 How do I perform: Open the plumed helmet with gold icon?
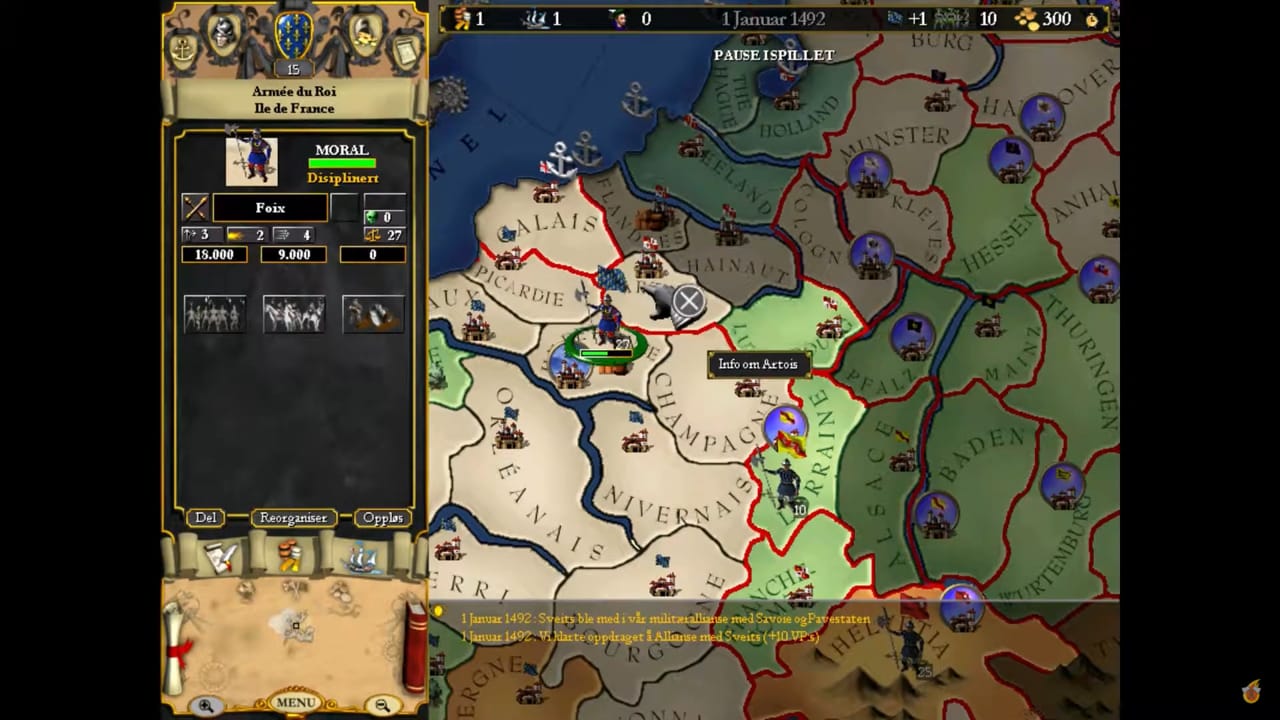tap(363, 34)
